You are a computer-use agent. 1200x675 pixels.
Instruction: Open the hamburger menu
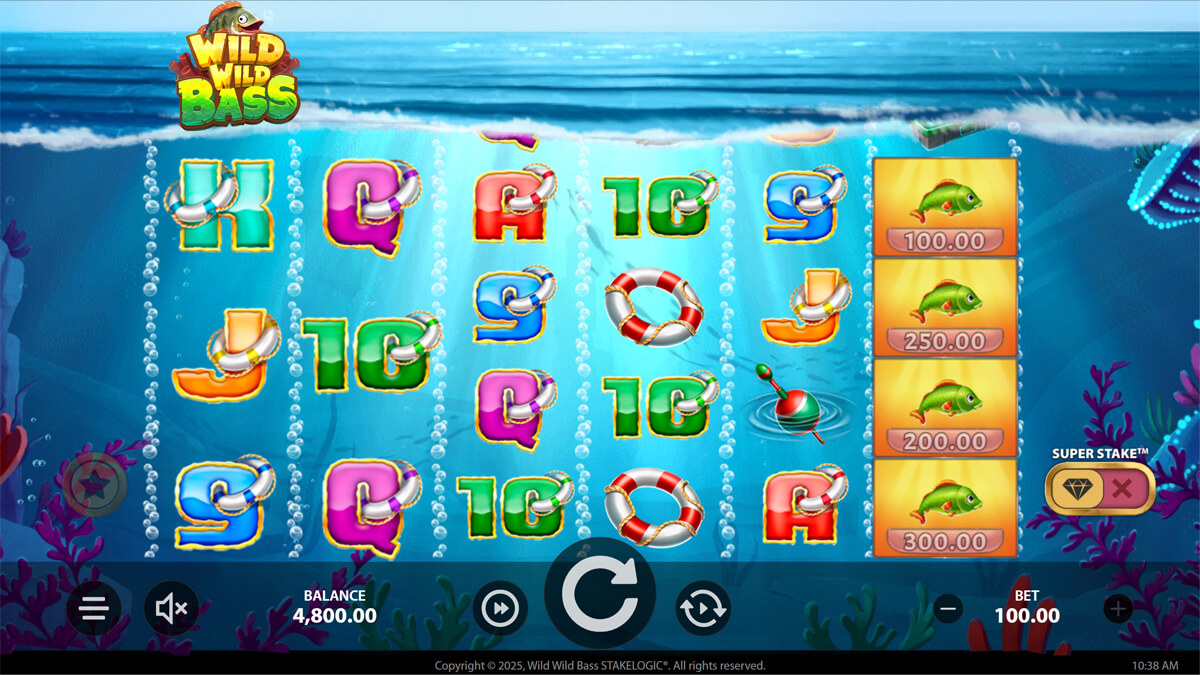coord(94,608)
